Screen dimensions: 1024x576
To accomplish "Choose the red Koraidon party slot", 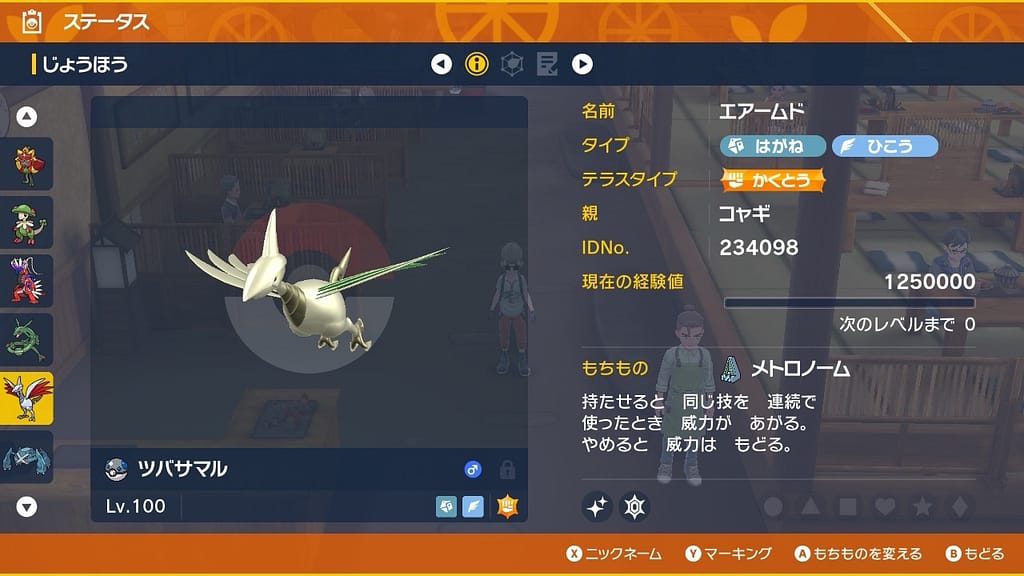I will [x=26, y=280].
